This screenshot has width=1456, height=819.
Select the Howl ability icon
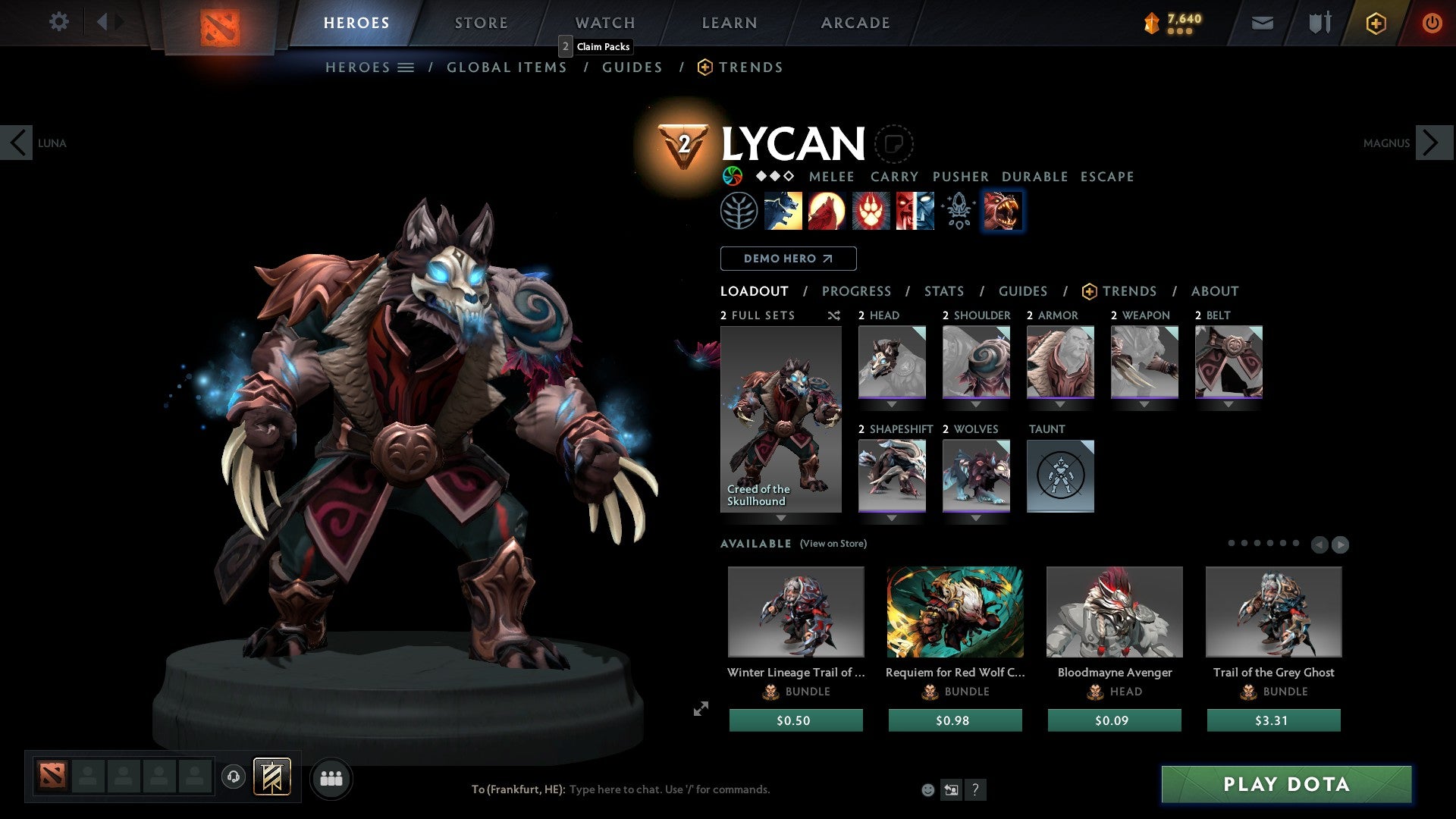pyautogui.click(x=827, y=210)
